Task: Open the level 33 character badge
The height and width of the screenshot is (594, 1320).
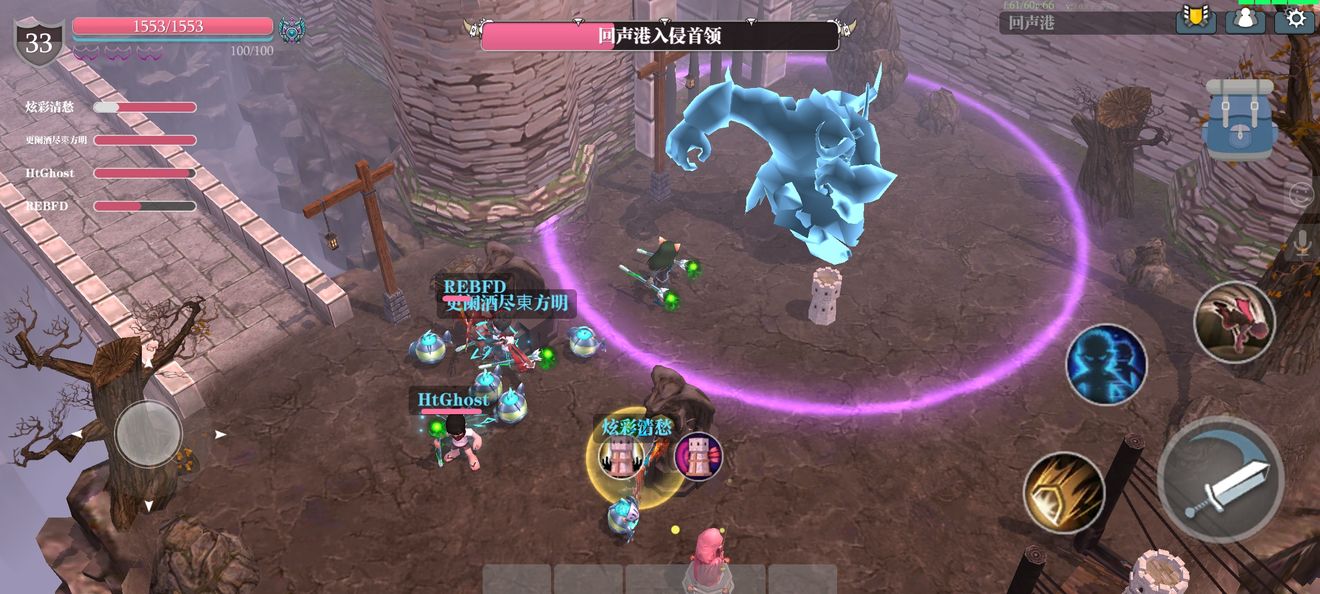Action: click(x=38, y=43)
